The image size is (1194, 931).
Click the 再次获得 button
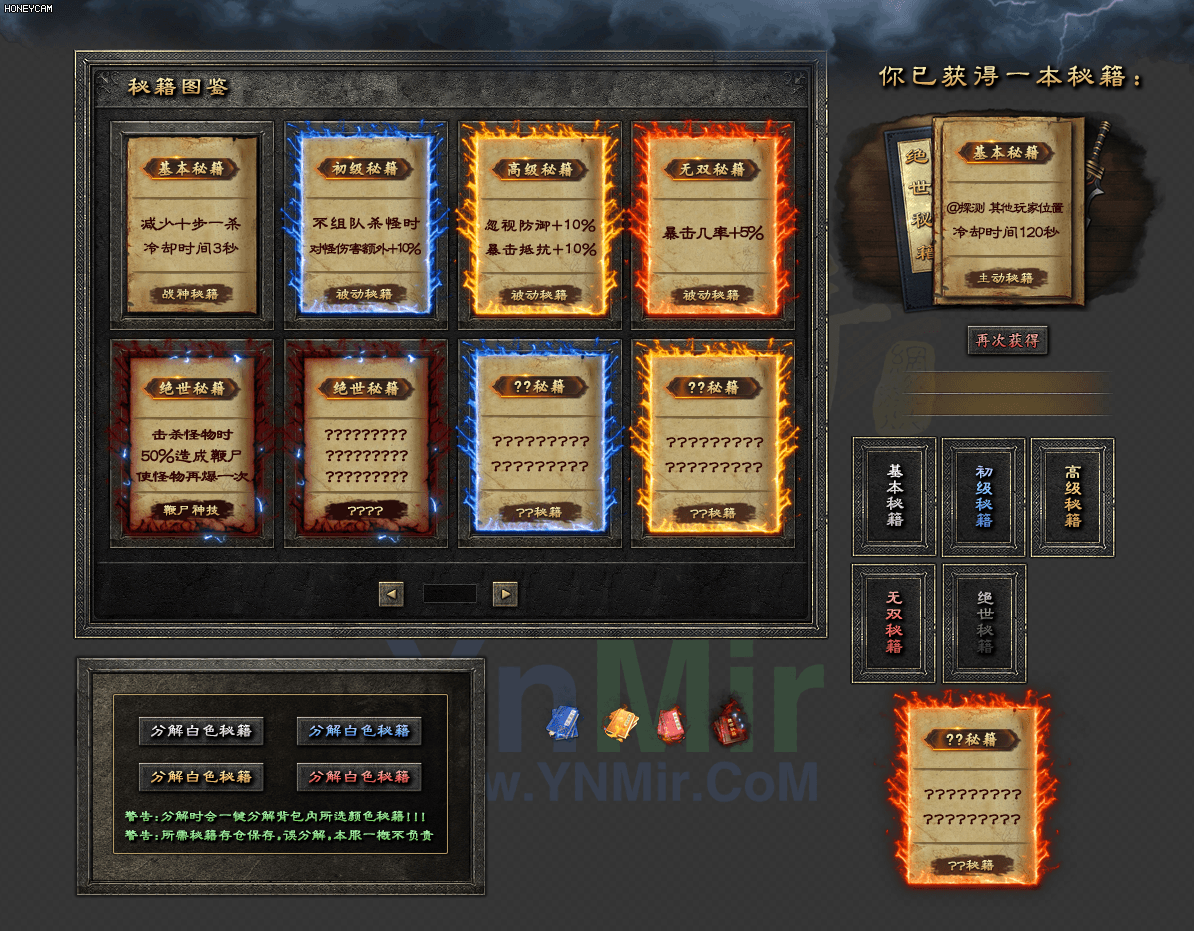(x=1008, y=340)
